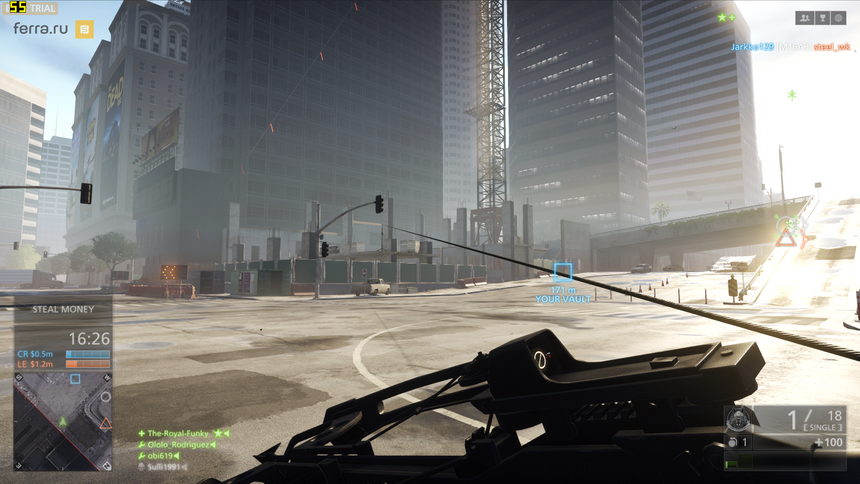Click Jarkko129 in the kill feed
The height and width of the screenshot is (484, 860).
tap(751, 47)
